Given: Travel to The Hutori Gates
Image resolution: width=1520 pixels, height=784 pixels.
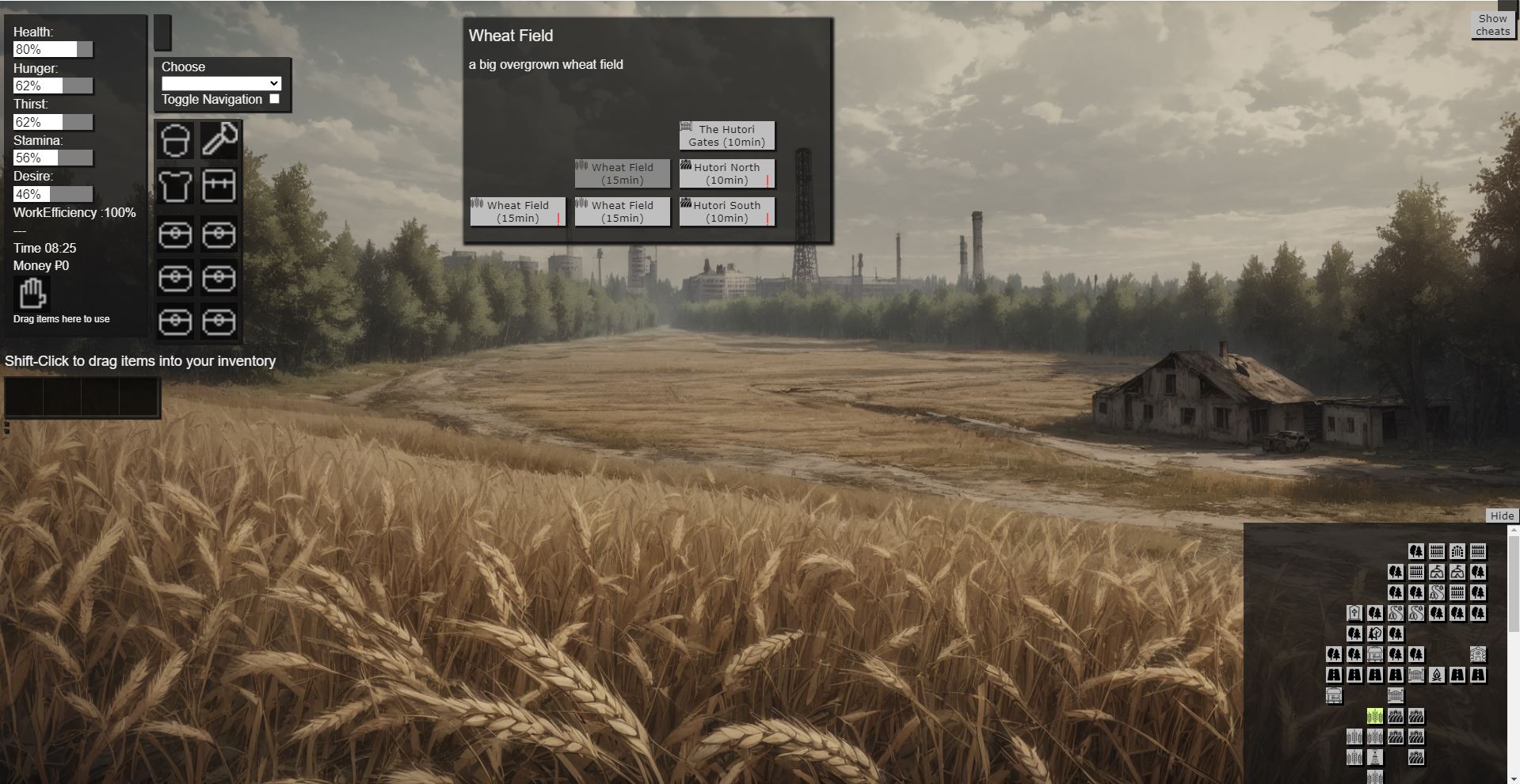Looking at the screenshot, I should click(x=726, y=135).
